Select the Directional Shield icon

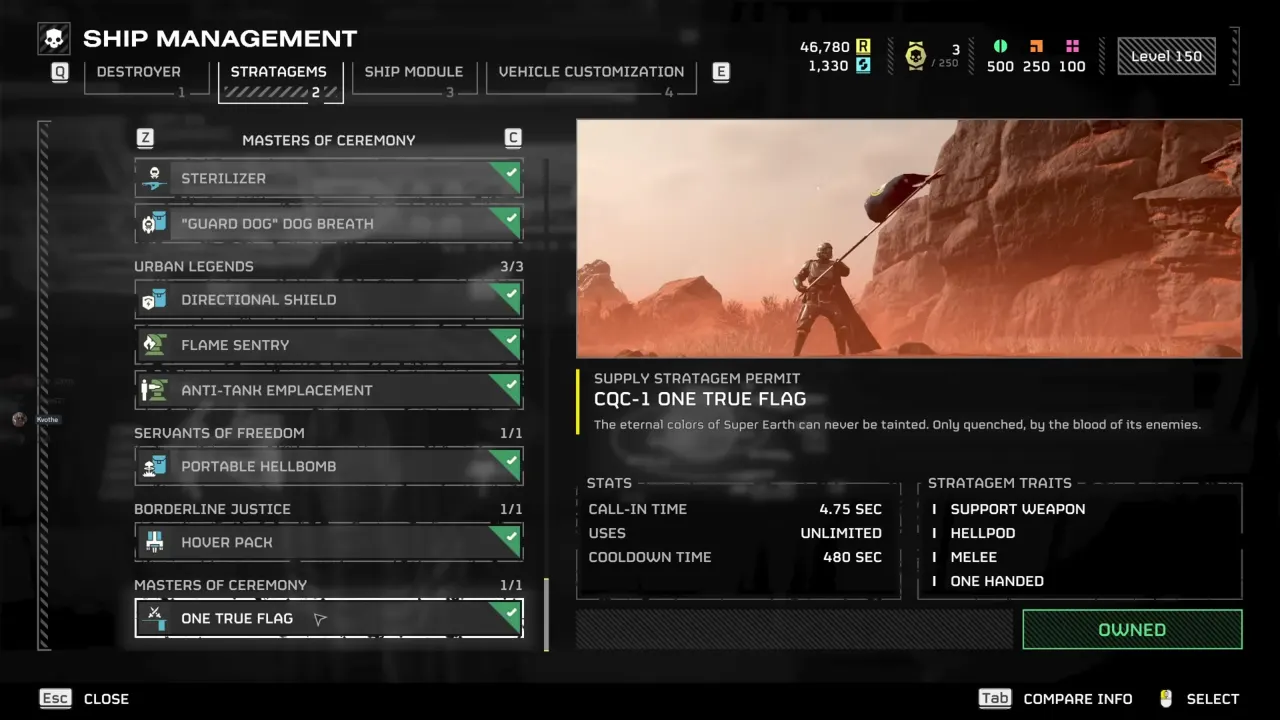[154, 299]
